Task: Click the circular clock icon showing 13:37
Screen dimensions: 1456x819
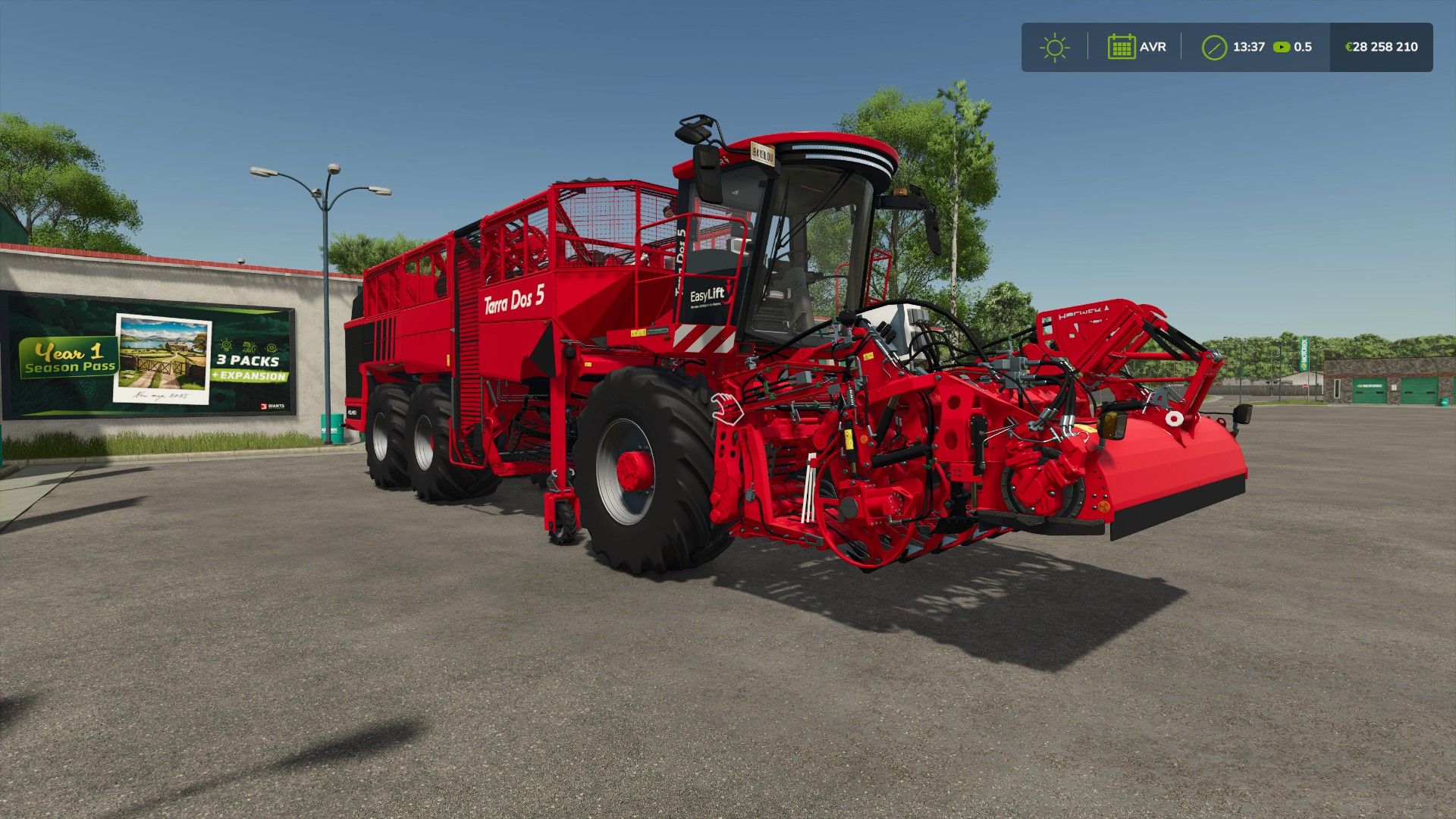Action: coord(1213,47)
